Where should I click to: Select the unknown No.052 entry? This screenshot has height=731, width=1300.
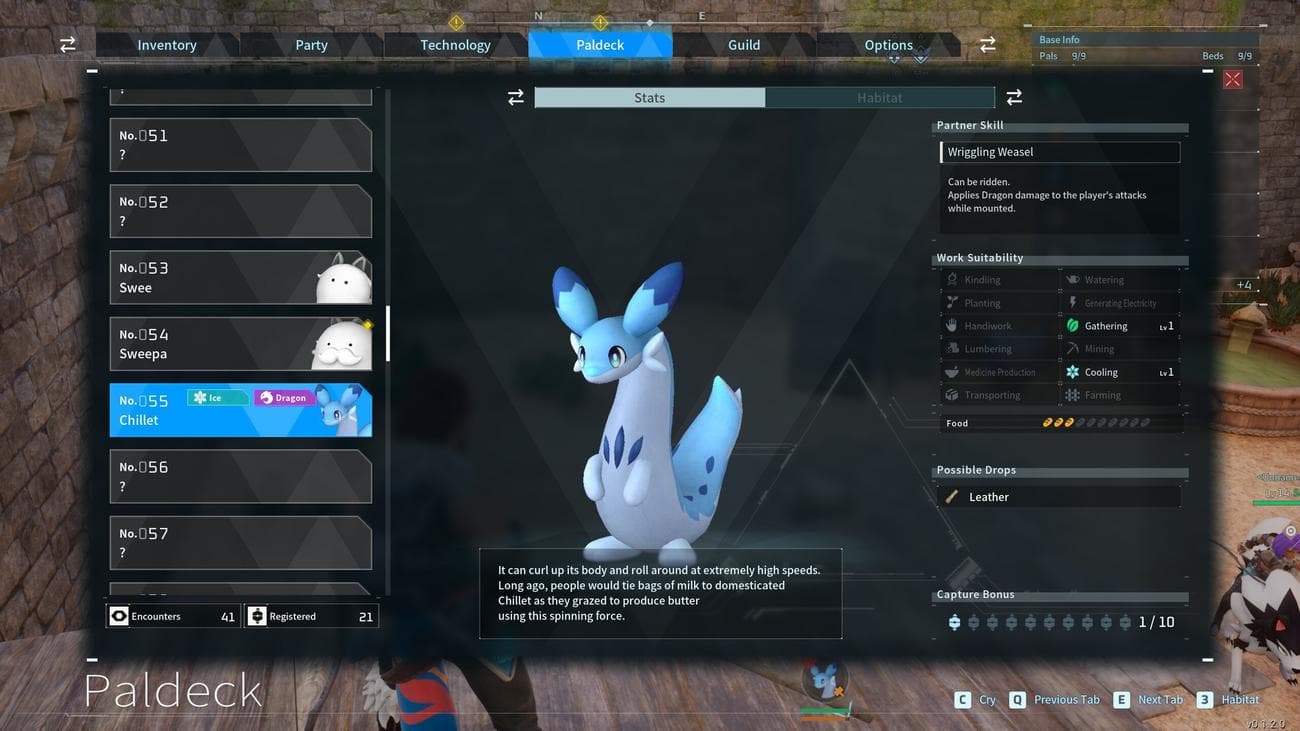240,211
